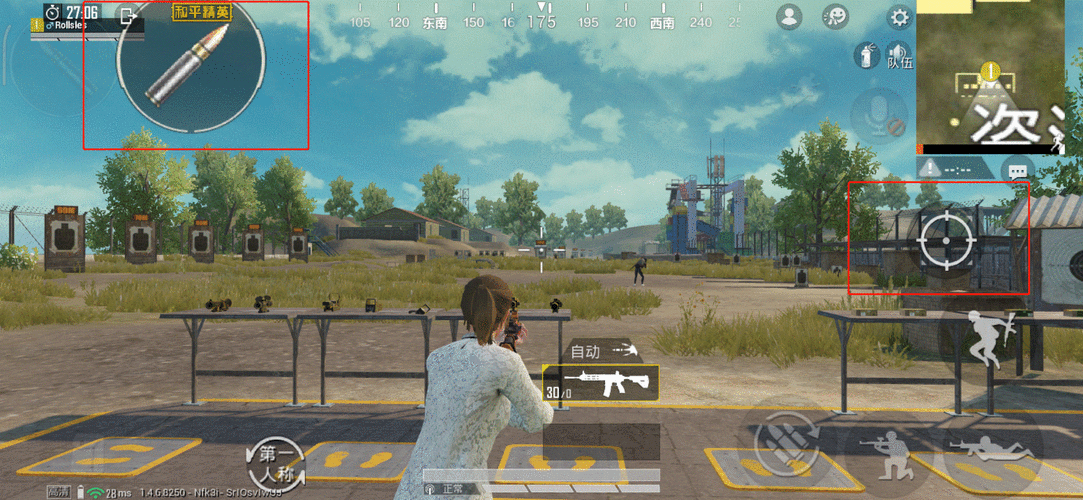Open the player profile icon
Screen dimensions: 1083x500
[x=790, y=17]
